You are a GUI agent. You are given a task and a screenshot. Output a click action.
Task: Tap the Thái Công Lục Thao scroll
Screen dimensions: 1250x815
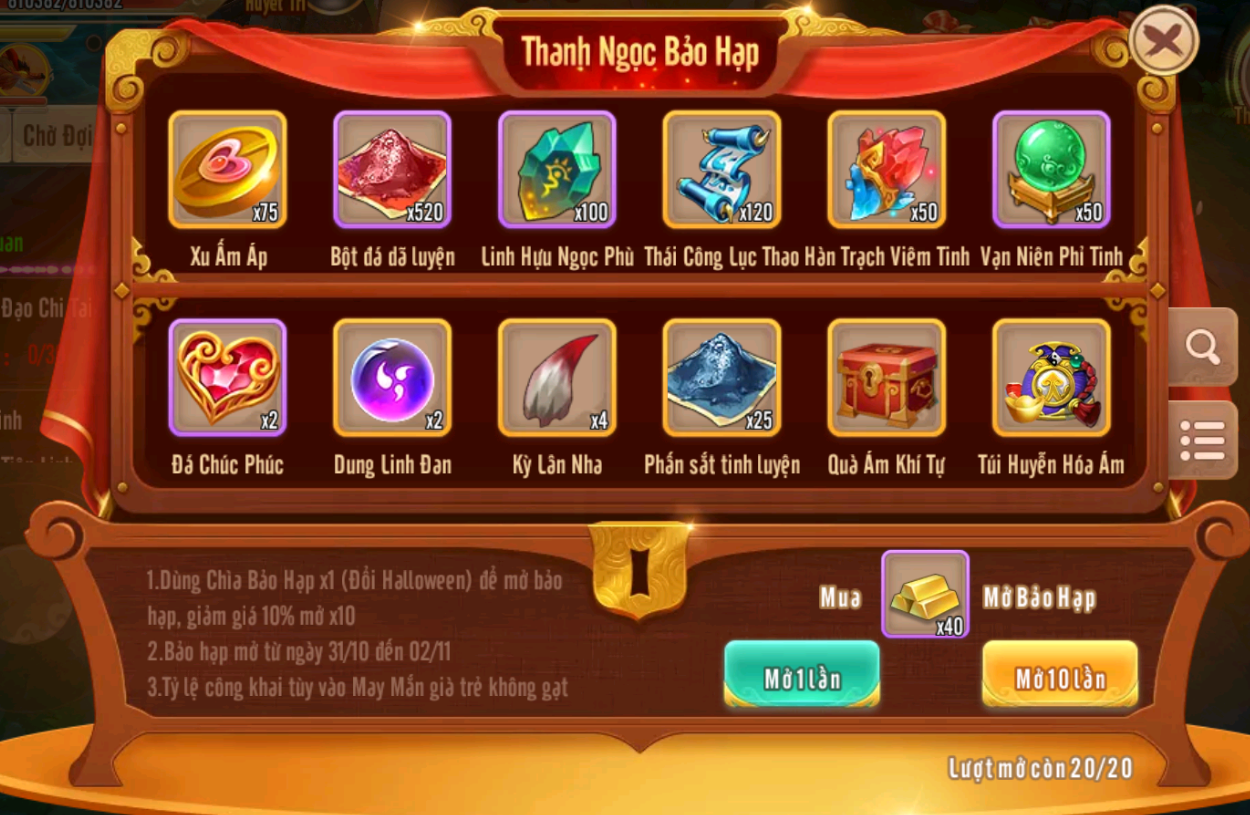point(721,169)
